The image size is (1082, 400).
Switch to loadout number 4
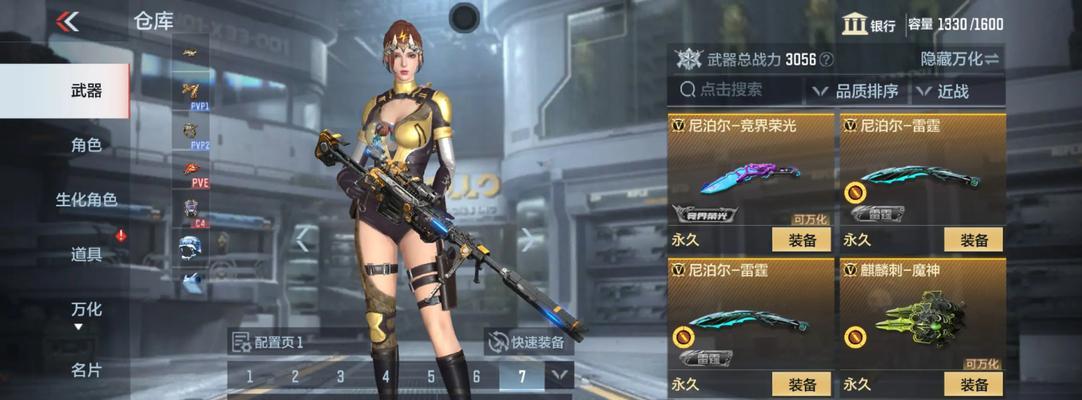pos(385,377)
